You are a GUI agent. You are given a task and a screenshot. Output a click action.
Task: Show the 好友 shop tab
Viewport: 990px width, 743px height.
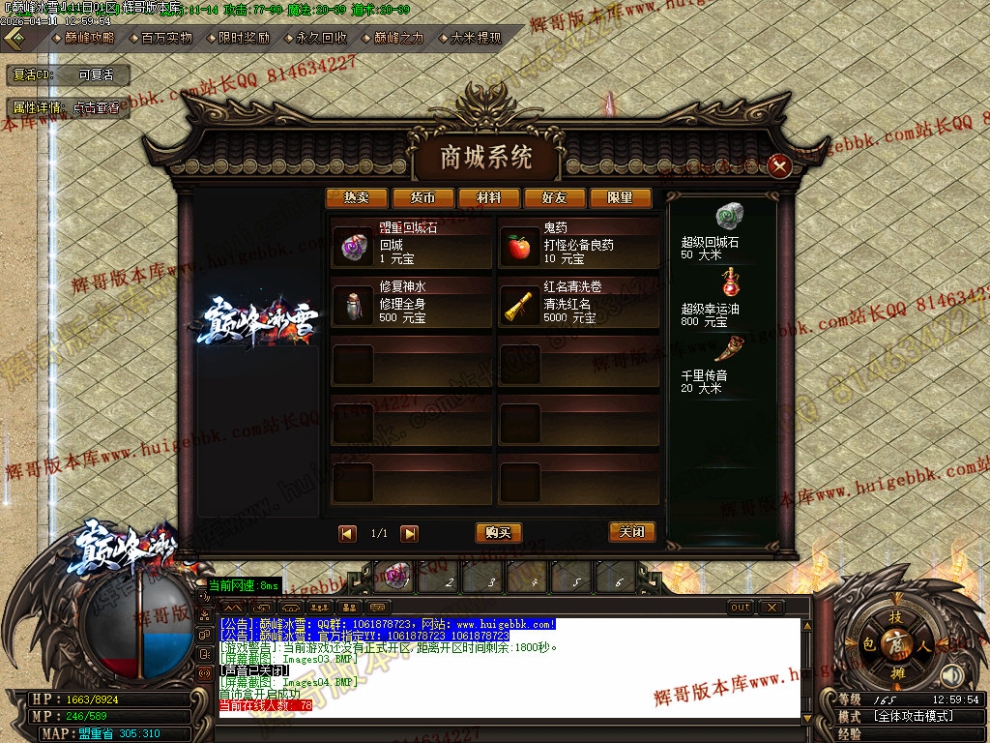555,198
